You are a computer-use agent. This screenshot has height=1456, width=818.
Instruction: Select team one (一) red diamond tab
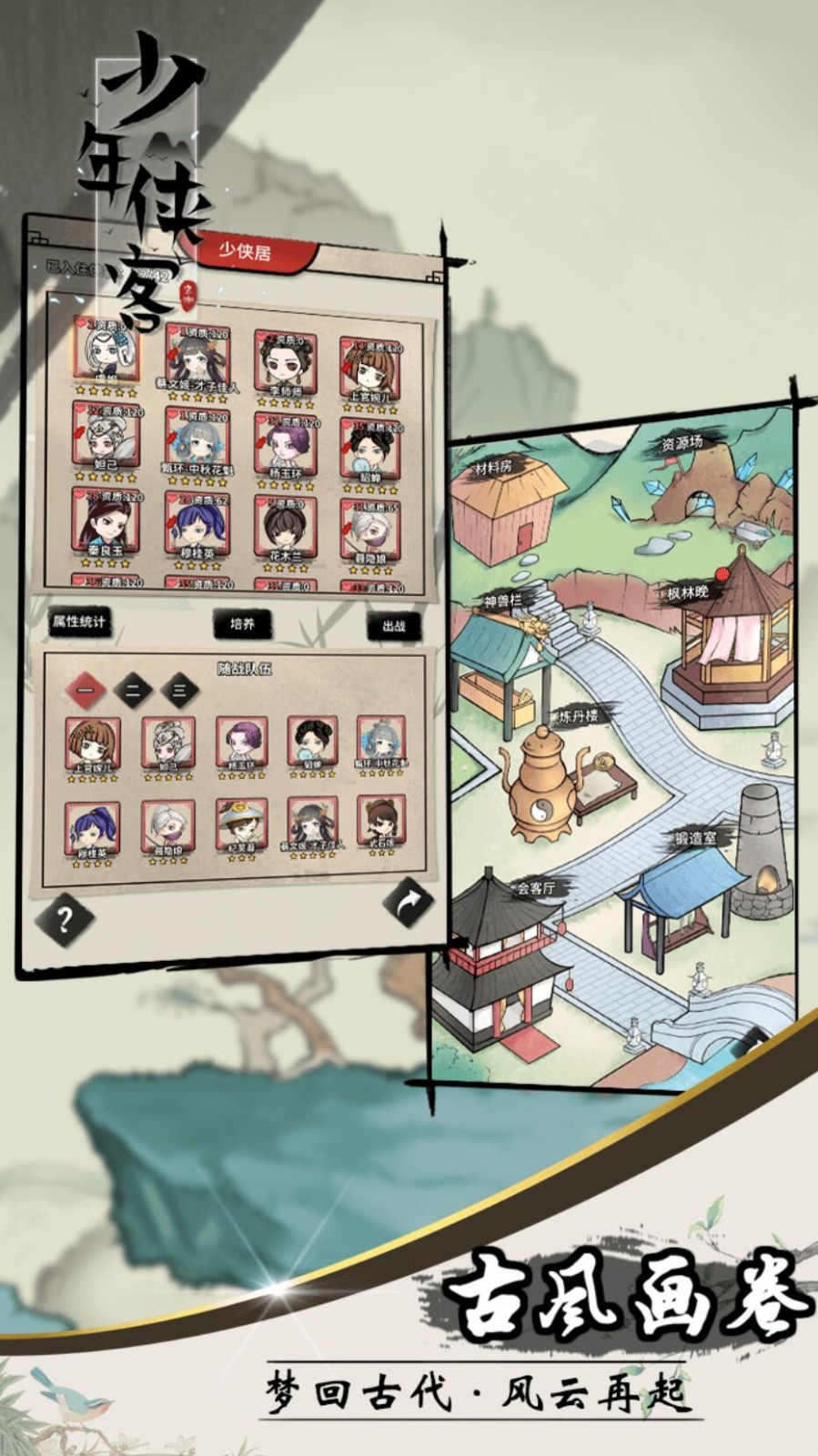pos(86,691)
